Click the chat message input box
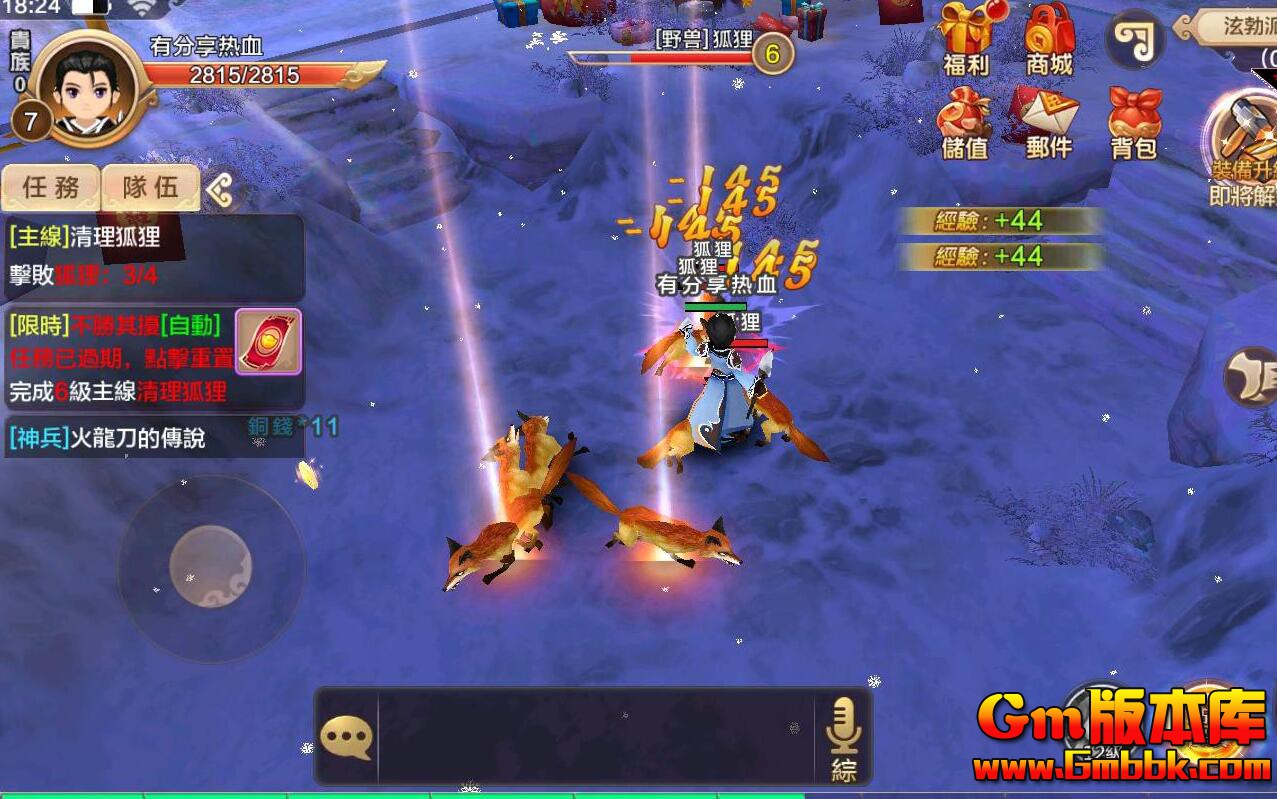This screenshot has width=1277, height=799. [x=595, y=736]
